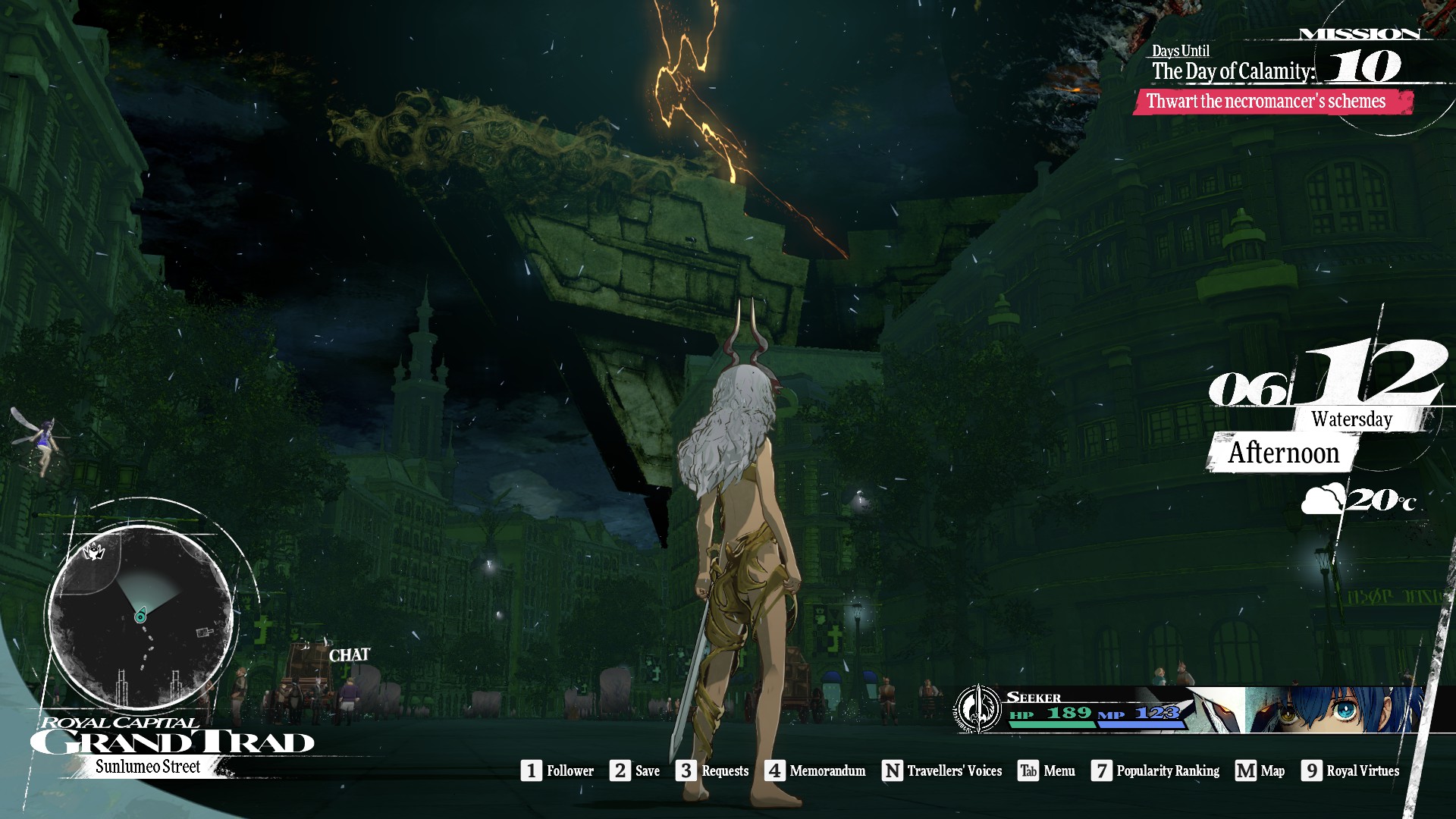
Task: Select the mission objective banner
Action: tap(1272, 102)
